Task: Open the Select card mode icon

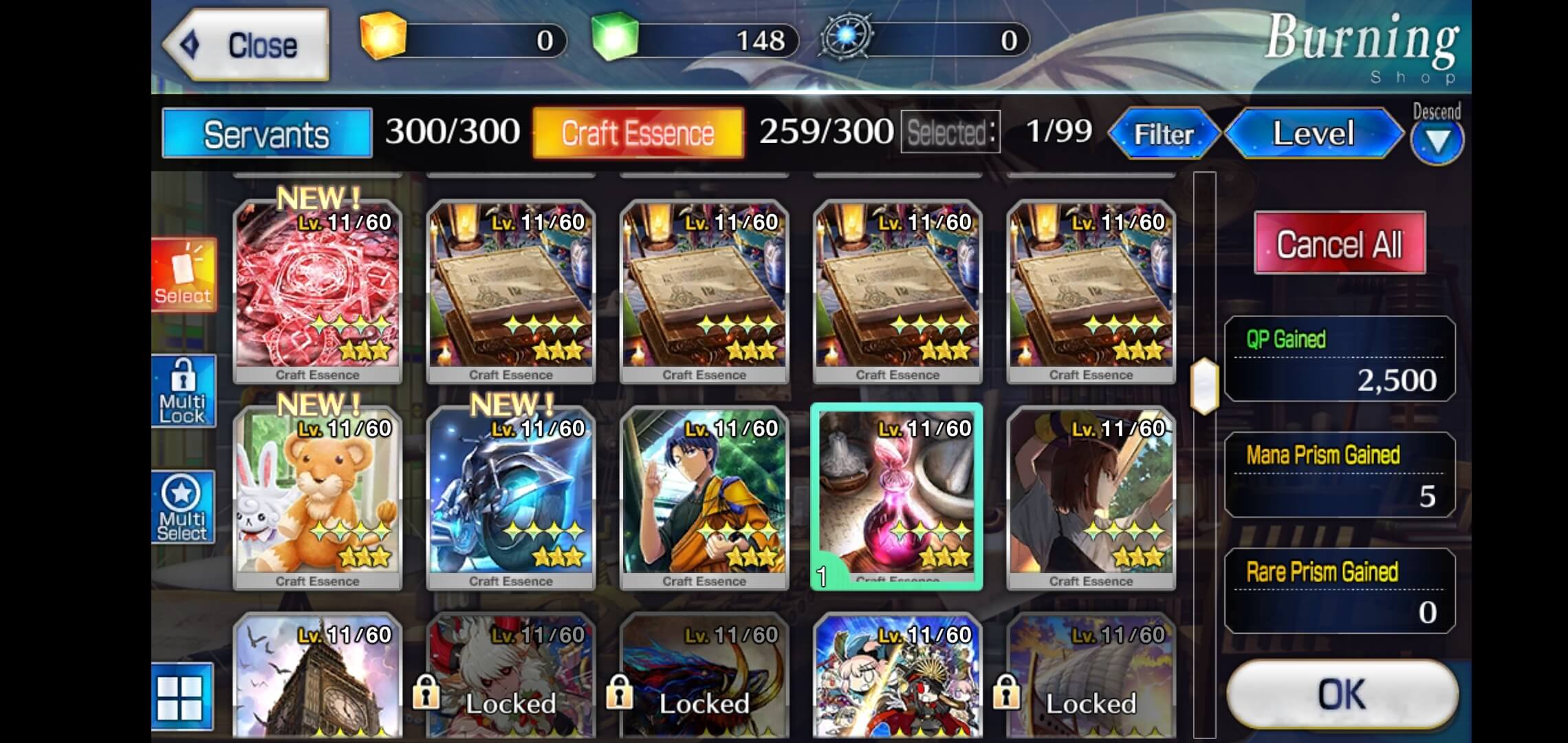Action: click(183, 275)
